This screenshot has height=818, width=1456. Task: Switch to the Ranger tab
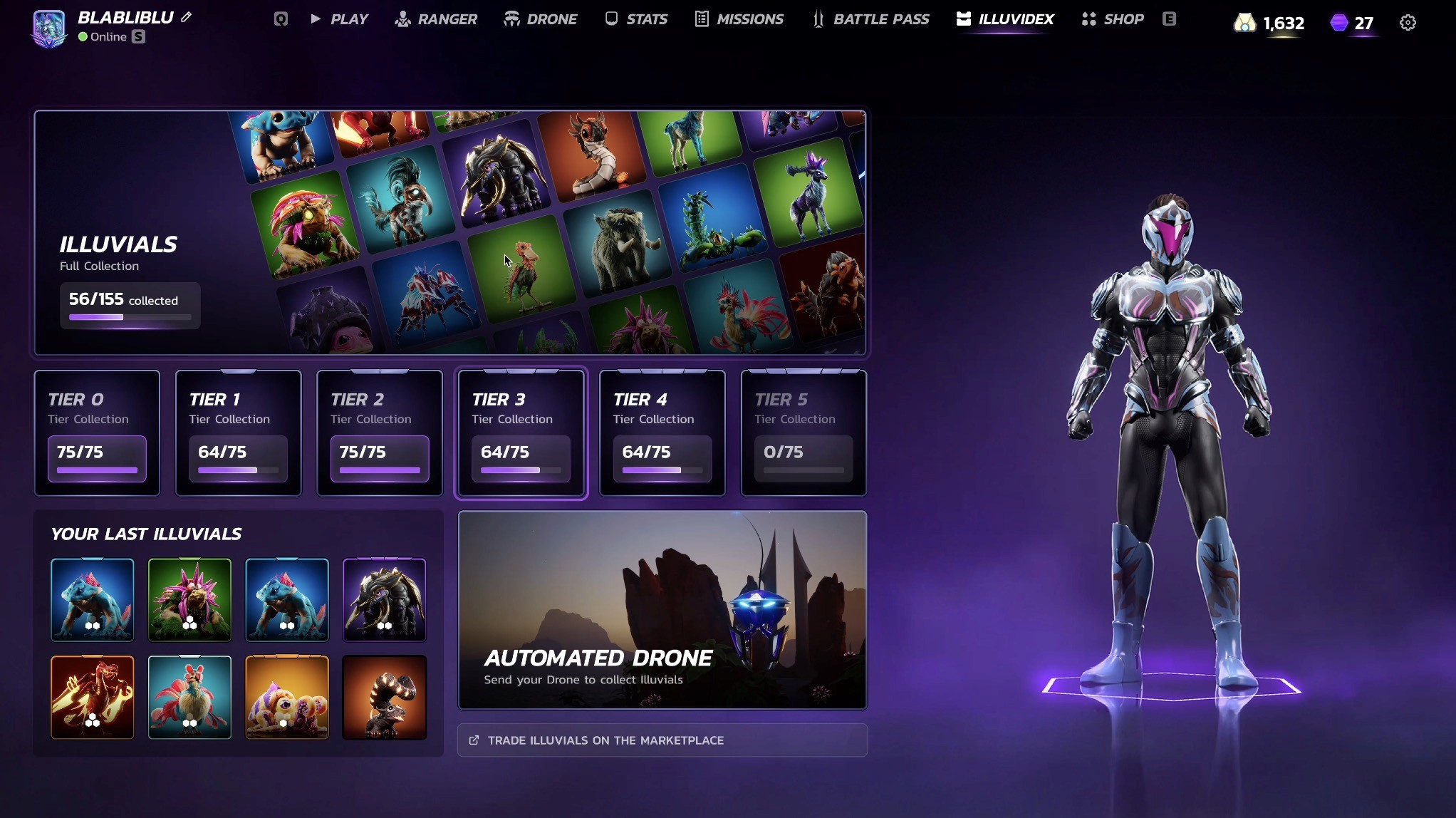point(436,19)
